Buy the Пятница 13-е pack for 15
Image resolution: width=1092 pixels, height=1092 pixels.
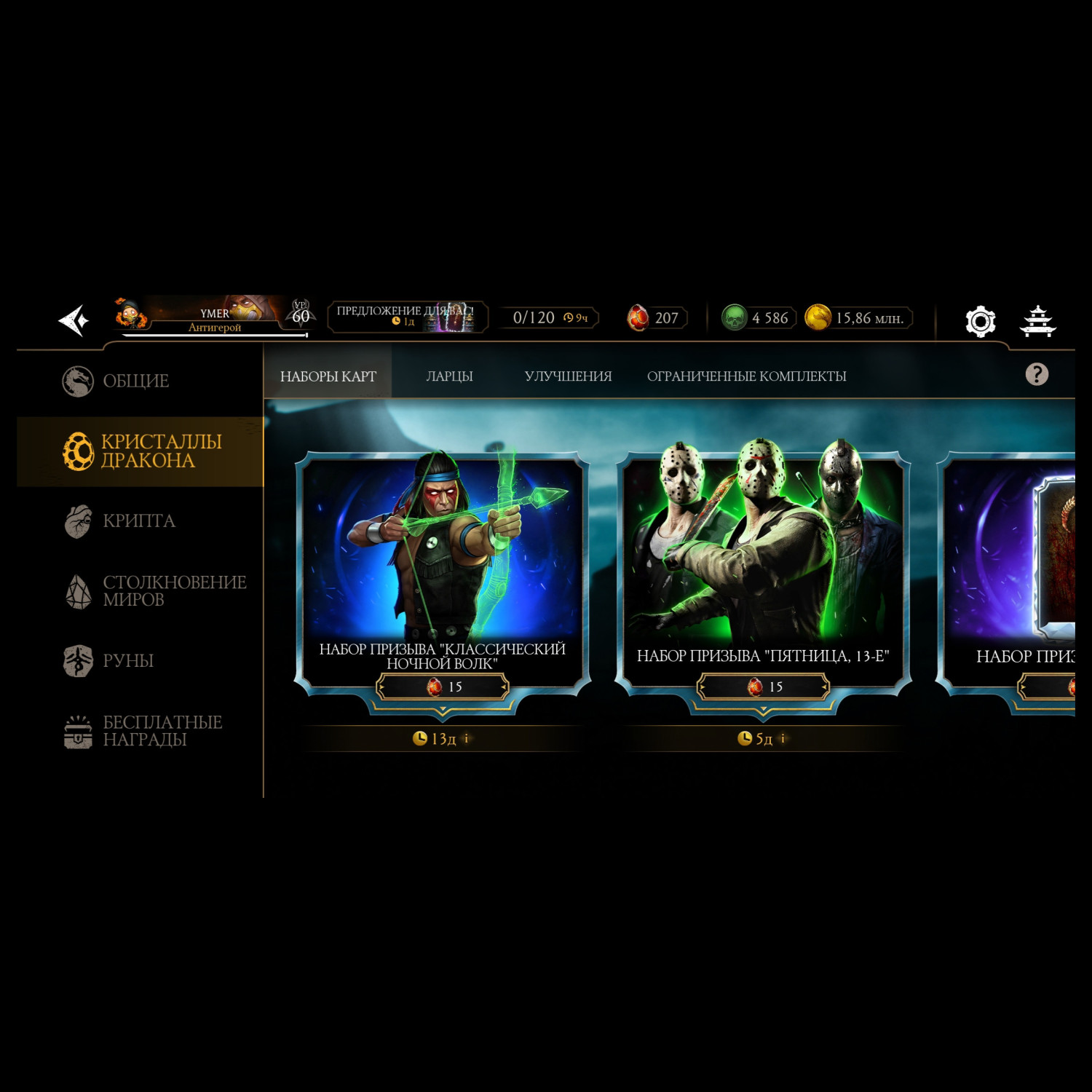(764, 687)
